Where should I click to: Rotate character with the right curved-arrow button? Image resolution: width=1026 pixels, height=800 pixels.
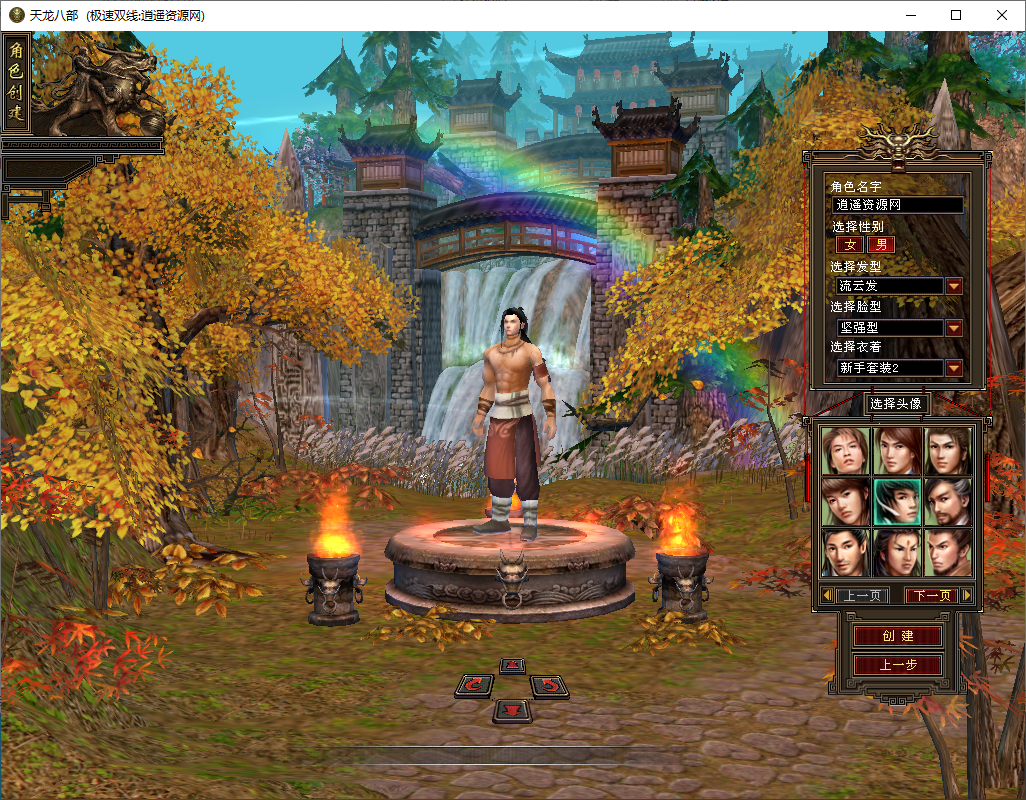pos(549,685)
